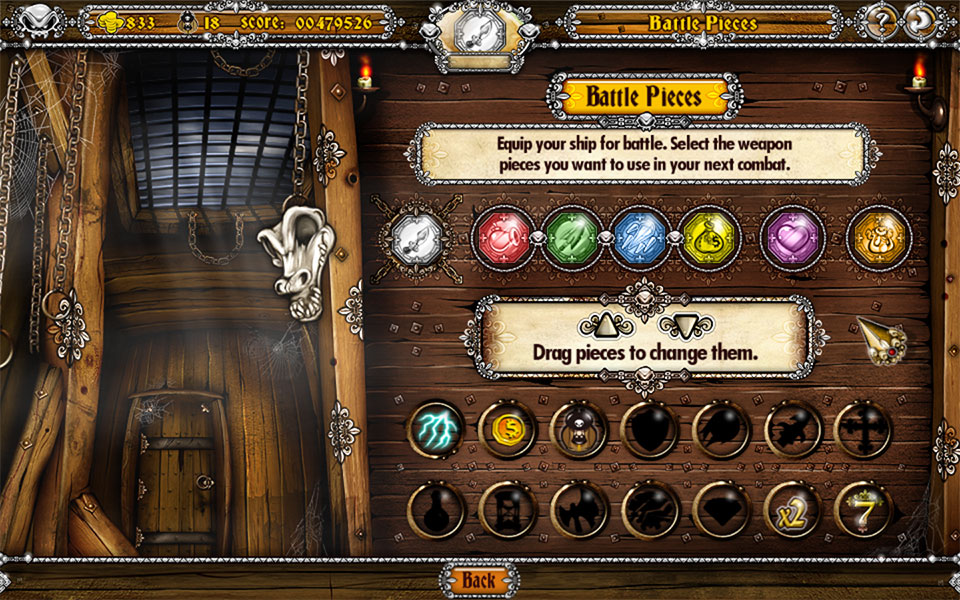Pick the blue claw battle piece

click(x=642, y=237)
